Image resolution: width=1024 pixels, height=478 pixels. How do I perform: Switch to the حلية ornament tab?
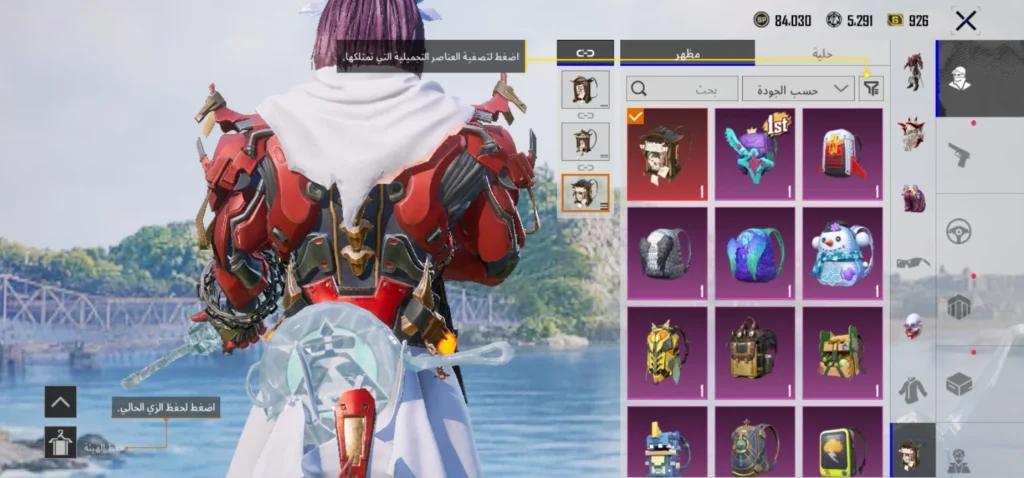point(822,53)
